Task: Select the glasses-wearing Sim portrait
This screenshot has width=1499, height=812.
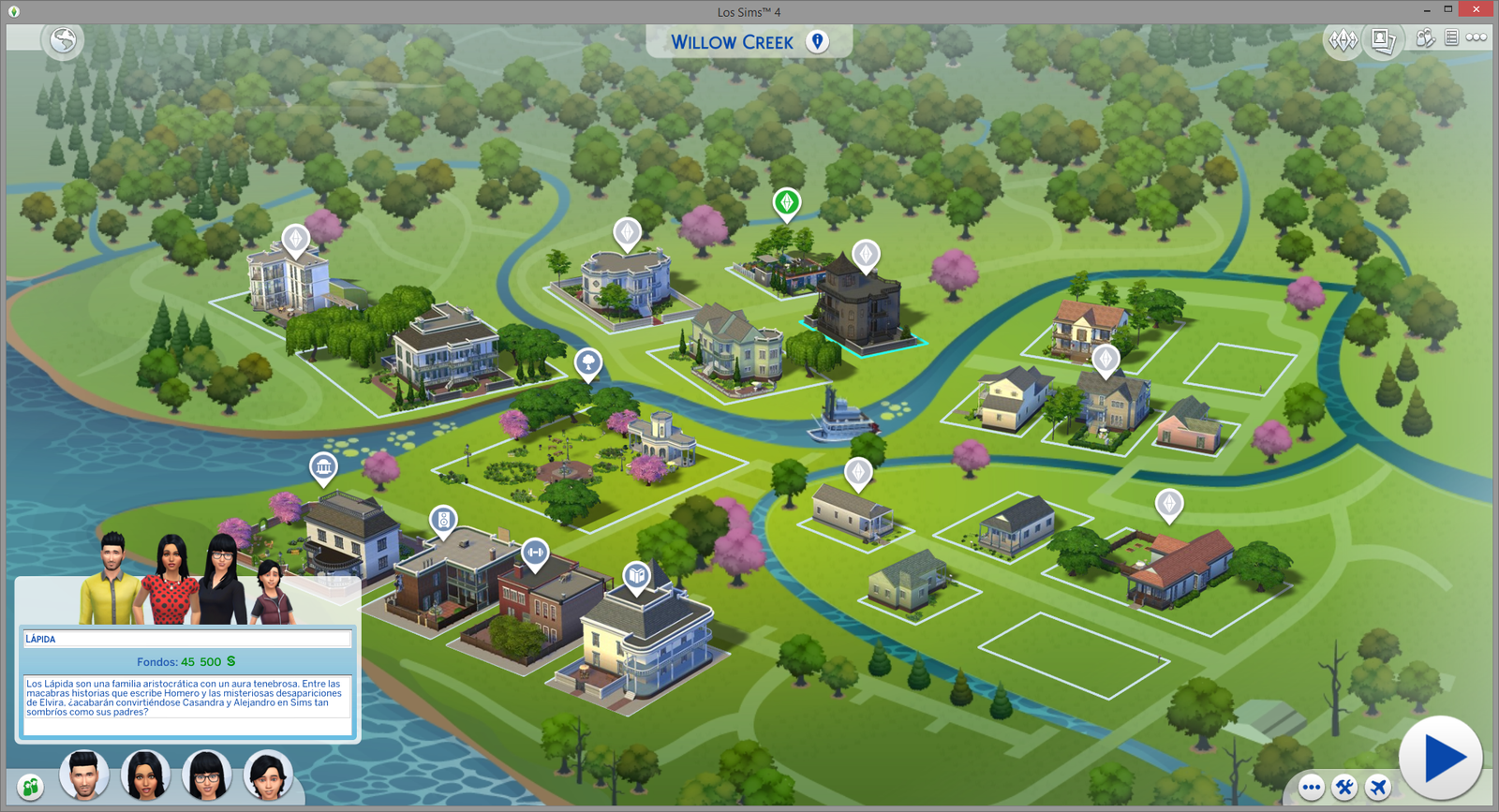Action: [x=206, y=775]
